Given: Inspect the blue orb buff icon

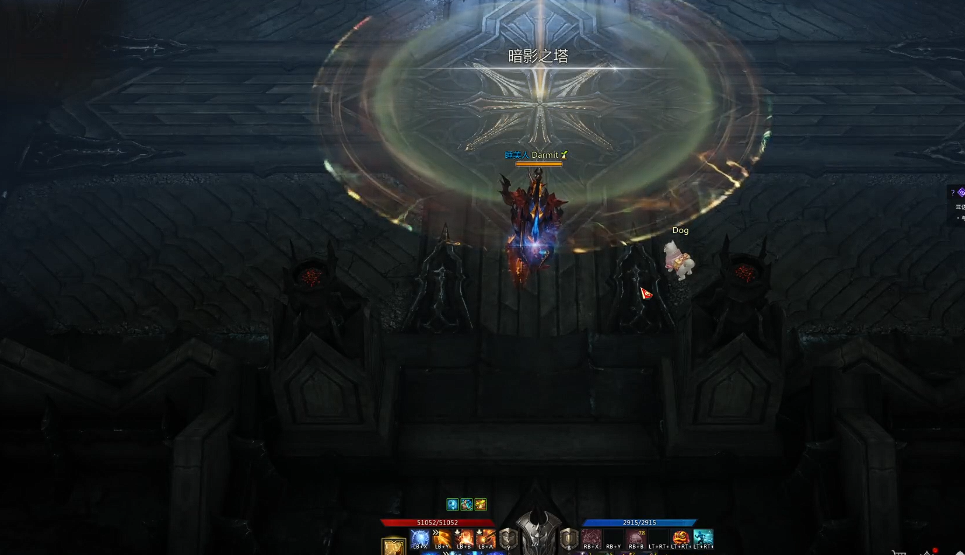Looking at the screenshot, I should pyautogui.click(x=452, y=504).
